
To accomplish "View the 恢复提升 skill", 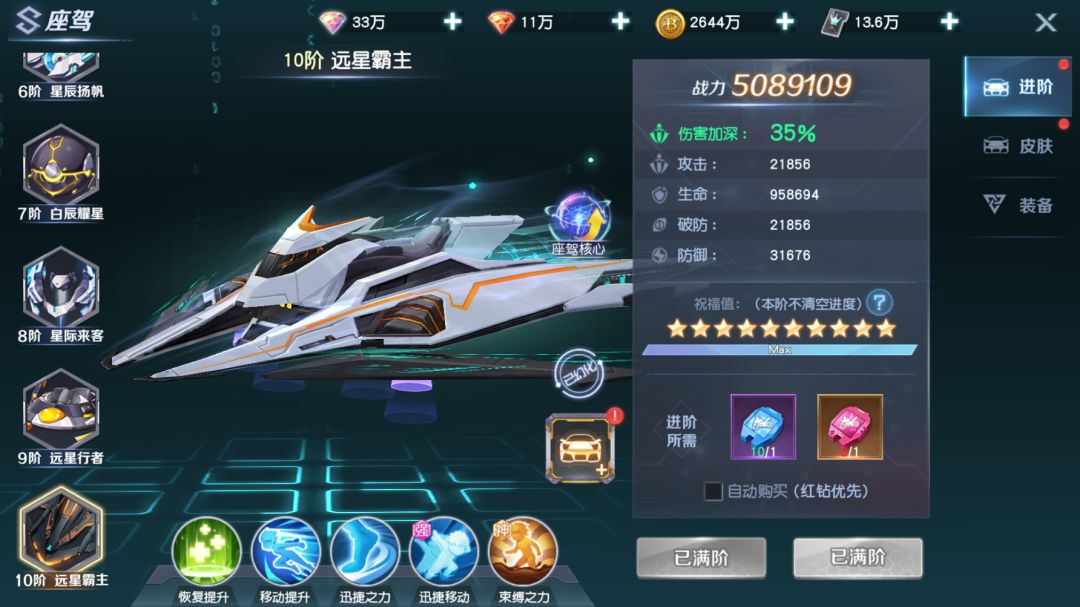I will pyautogui.click(x=206, y=551).
